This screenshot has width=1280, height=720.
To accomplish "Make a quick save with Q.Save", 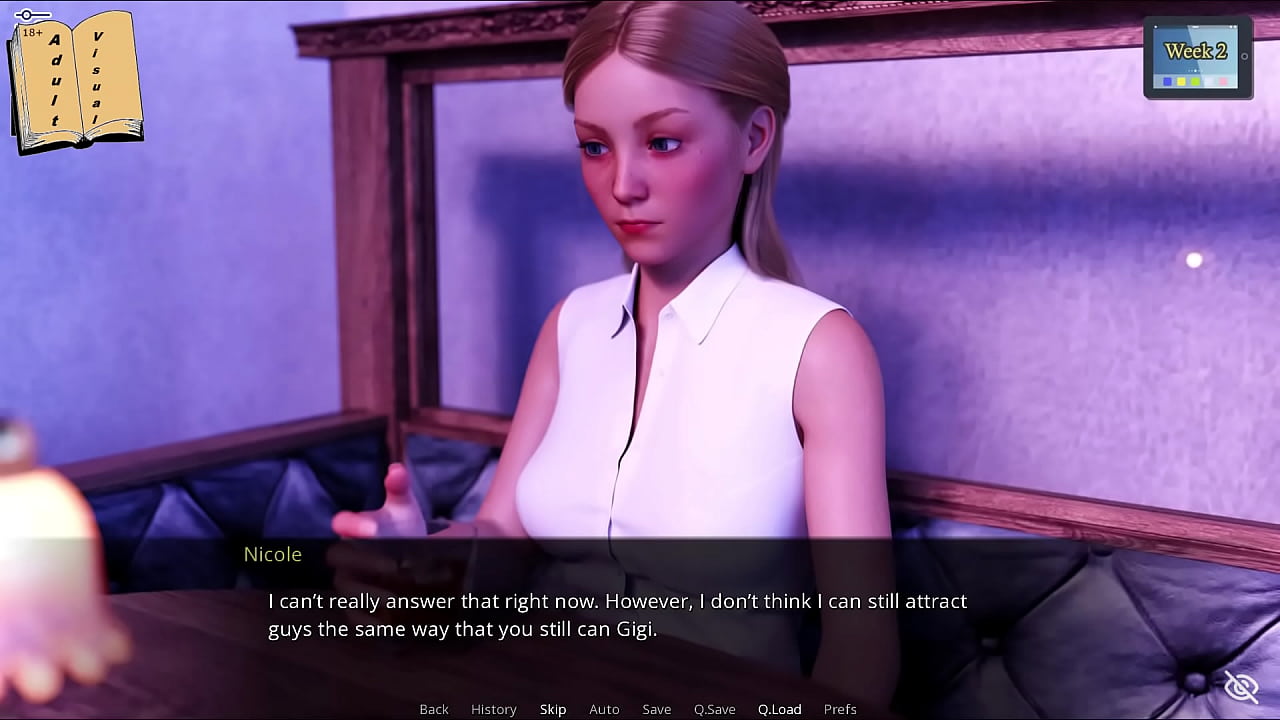I will pos(714,709).
